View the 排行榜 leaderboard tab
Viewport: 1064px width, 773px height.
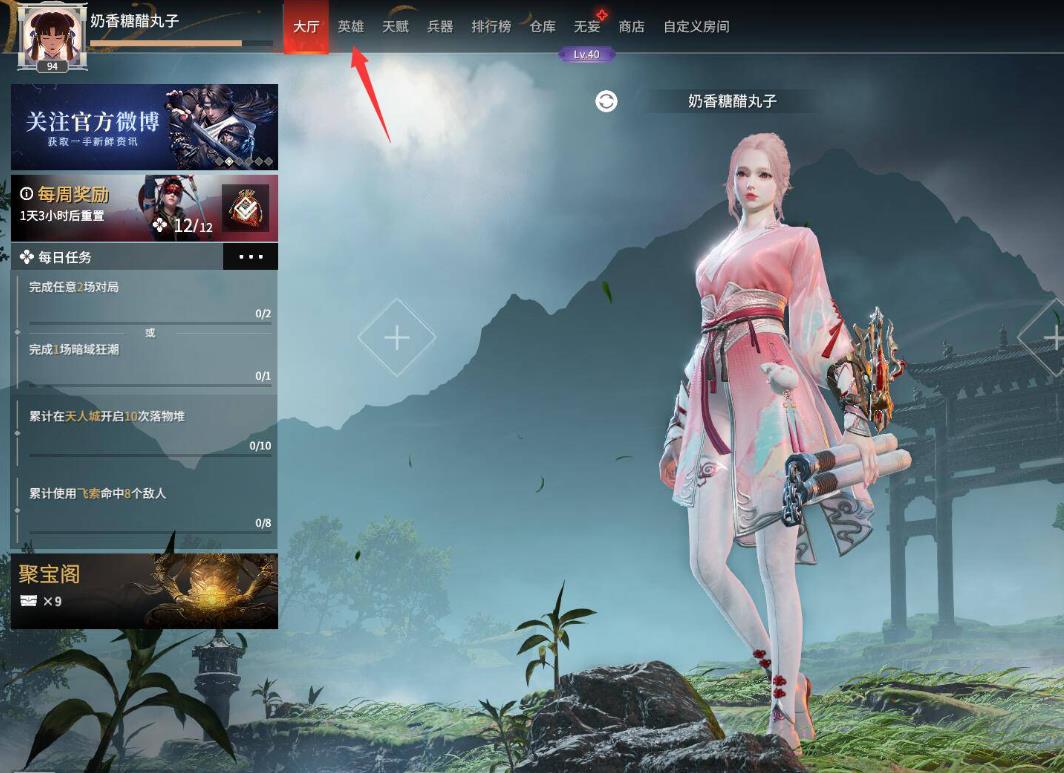point(491,27)
